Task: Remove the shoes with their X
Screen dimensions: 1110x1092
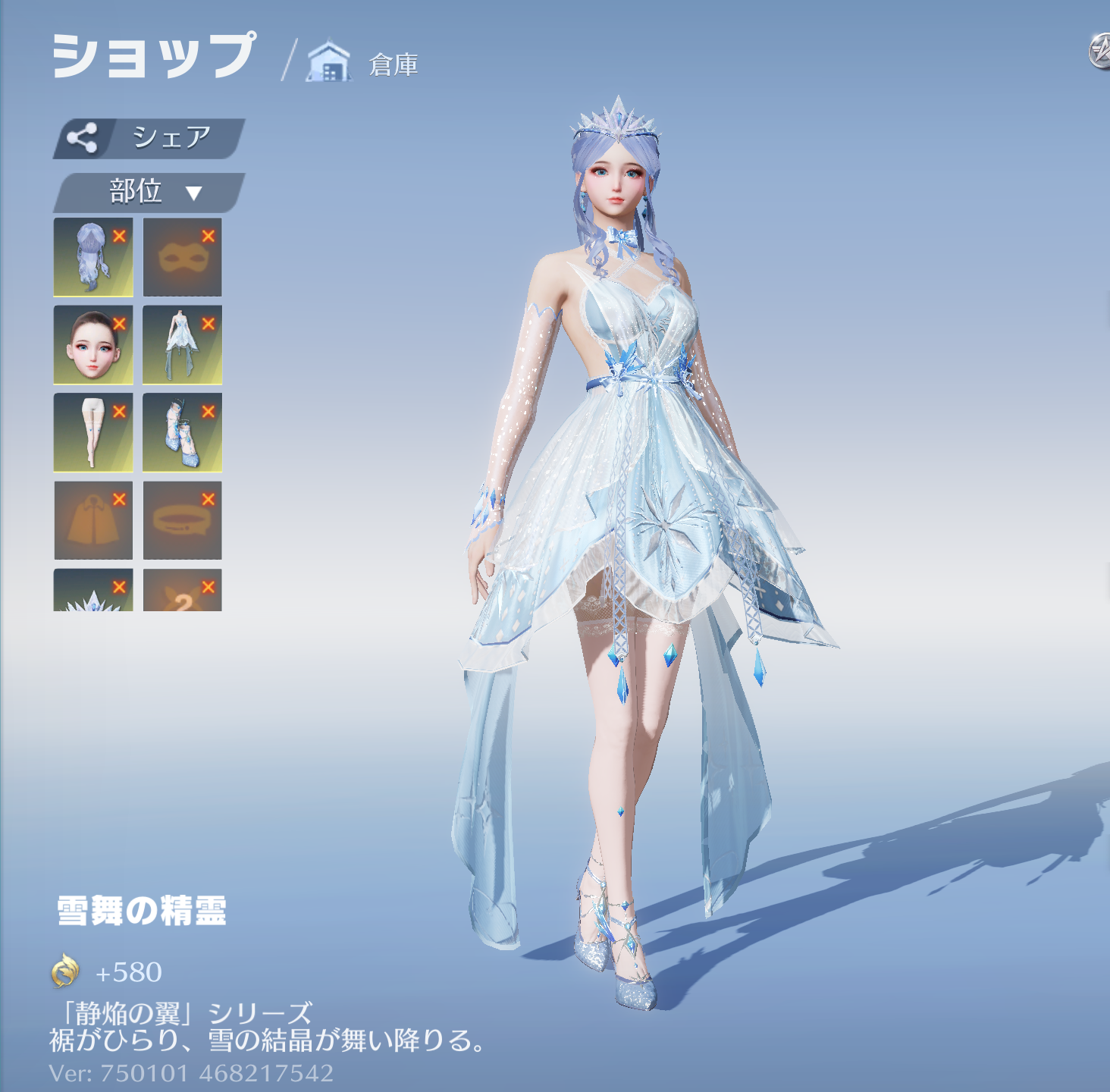Action: click(x=209, y=411)
